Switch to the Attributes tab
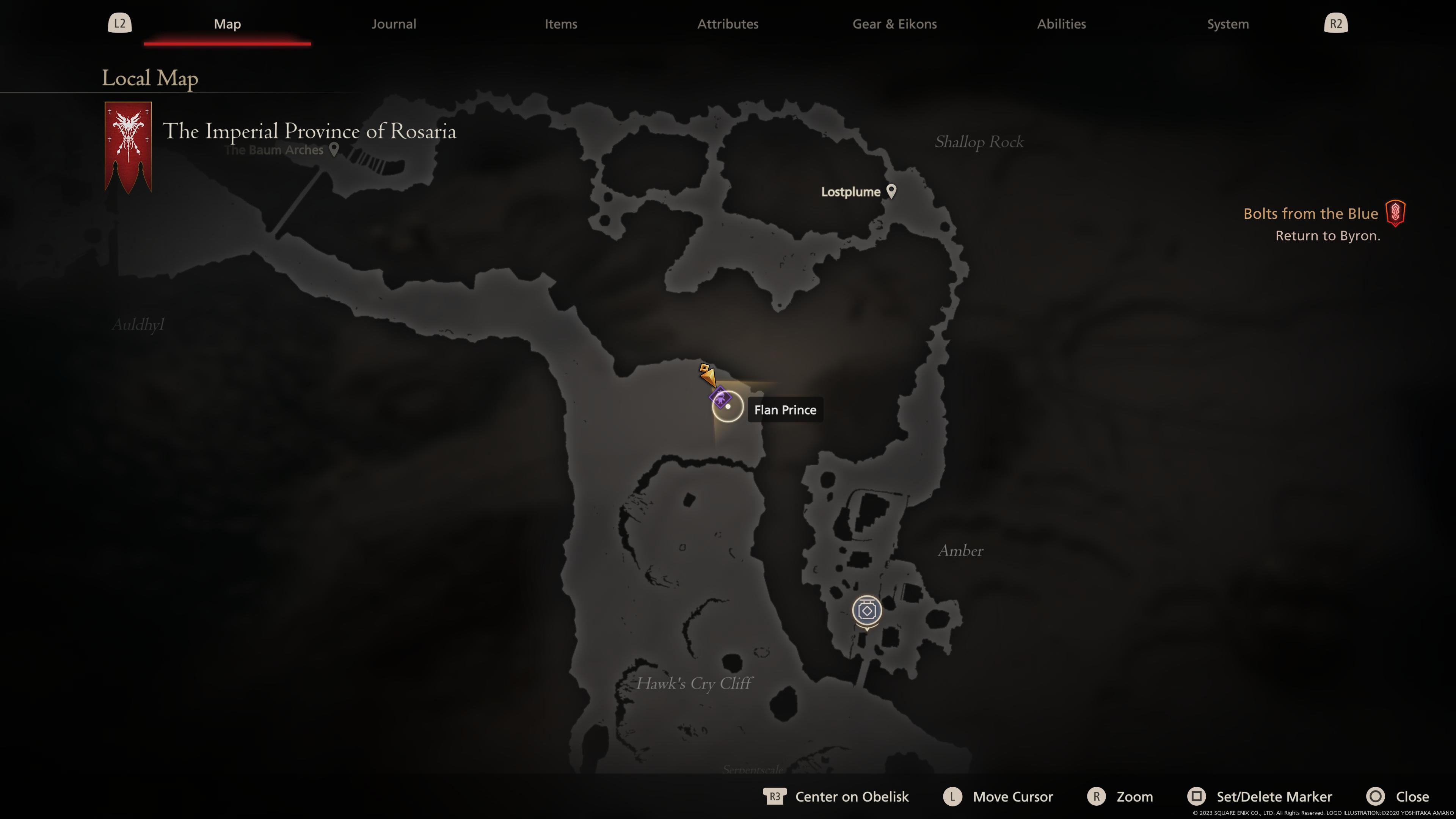This screenshot has height=819, width=1456. point(728,24)
